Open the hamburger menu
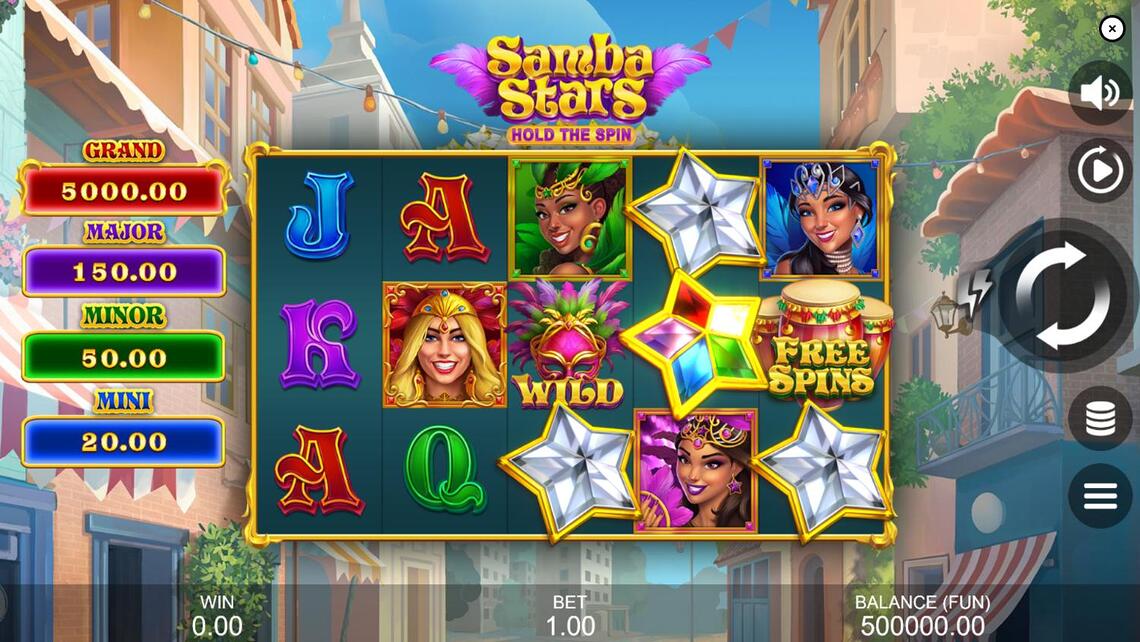 (1100, 496)
